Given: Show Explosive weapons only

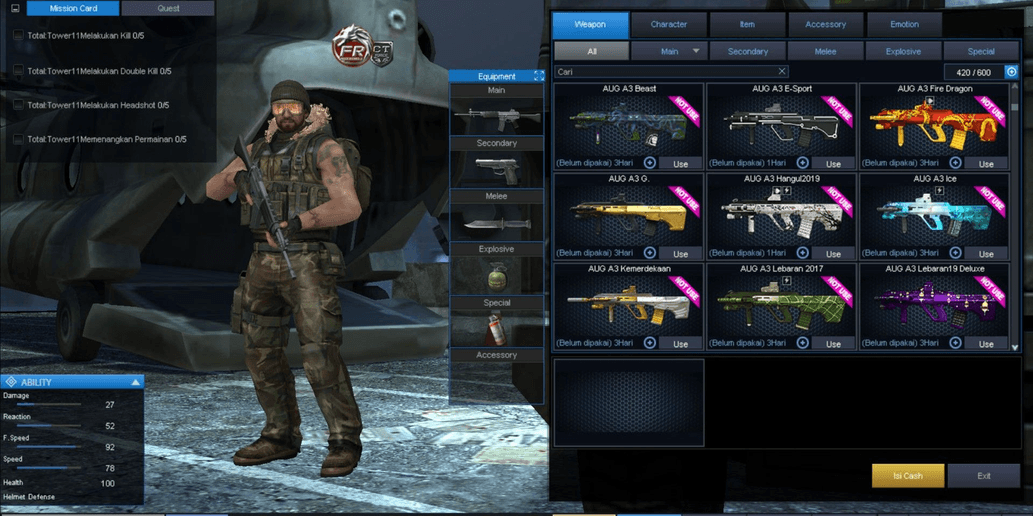Looking at the screenshot, I should 903,51.
